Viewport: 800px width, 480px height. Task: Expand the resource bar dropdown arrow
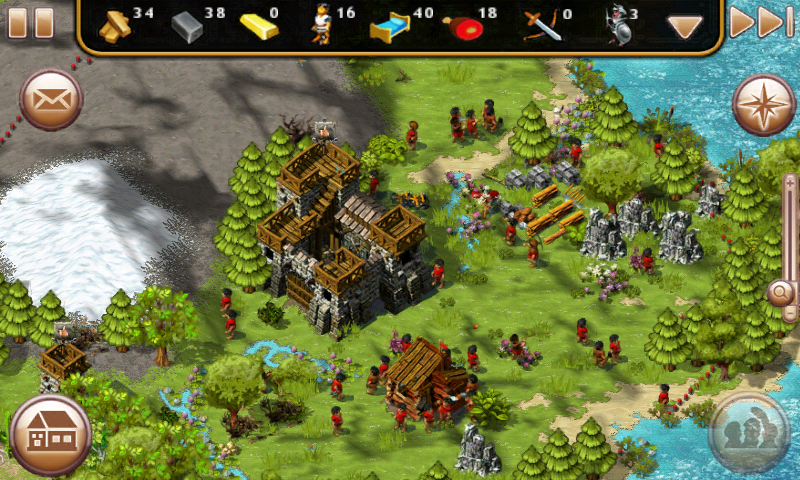coord(685,27)
